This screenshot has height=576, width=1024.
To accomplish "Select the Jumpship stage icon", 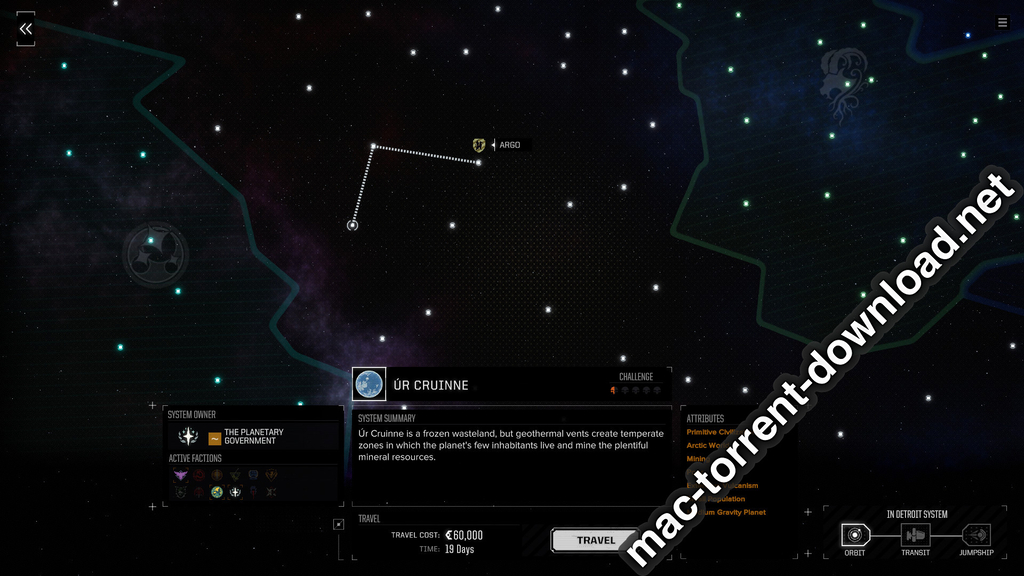I will click(976, 535).
